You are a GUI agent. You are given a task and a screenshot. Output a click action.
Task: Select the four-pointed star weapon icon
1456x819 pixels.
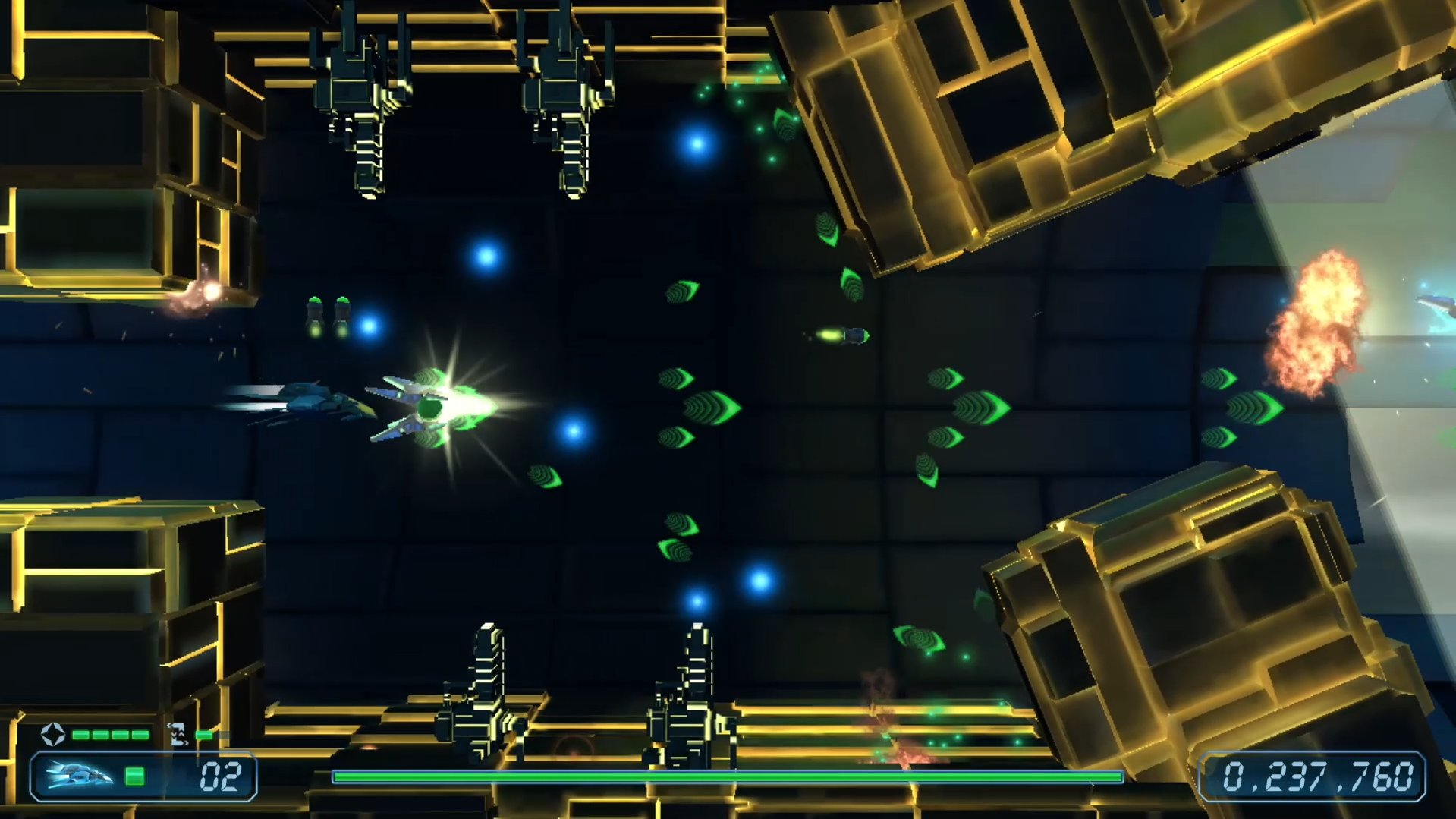[52, 734]
